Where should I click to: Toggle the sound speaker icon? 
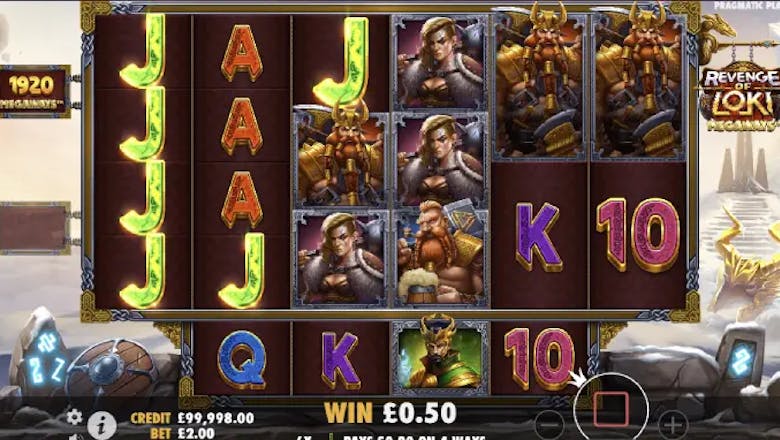[76, 436]
